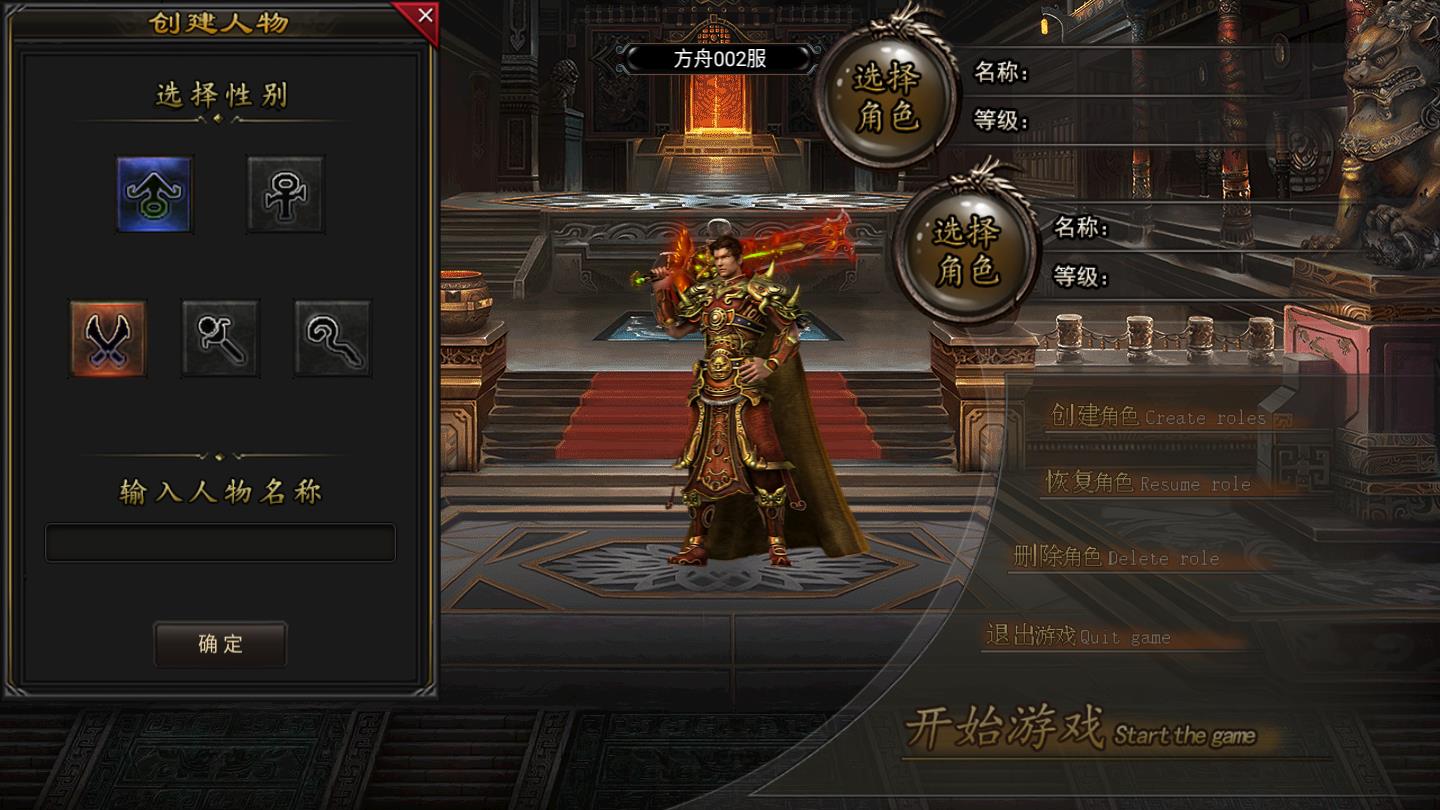Close the character creation panel
The width and height of the screenshot is (1440, 810).
click(424, 16)
